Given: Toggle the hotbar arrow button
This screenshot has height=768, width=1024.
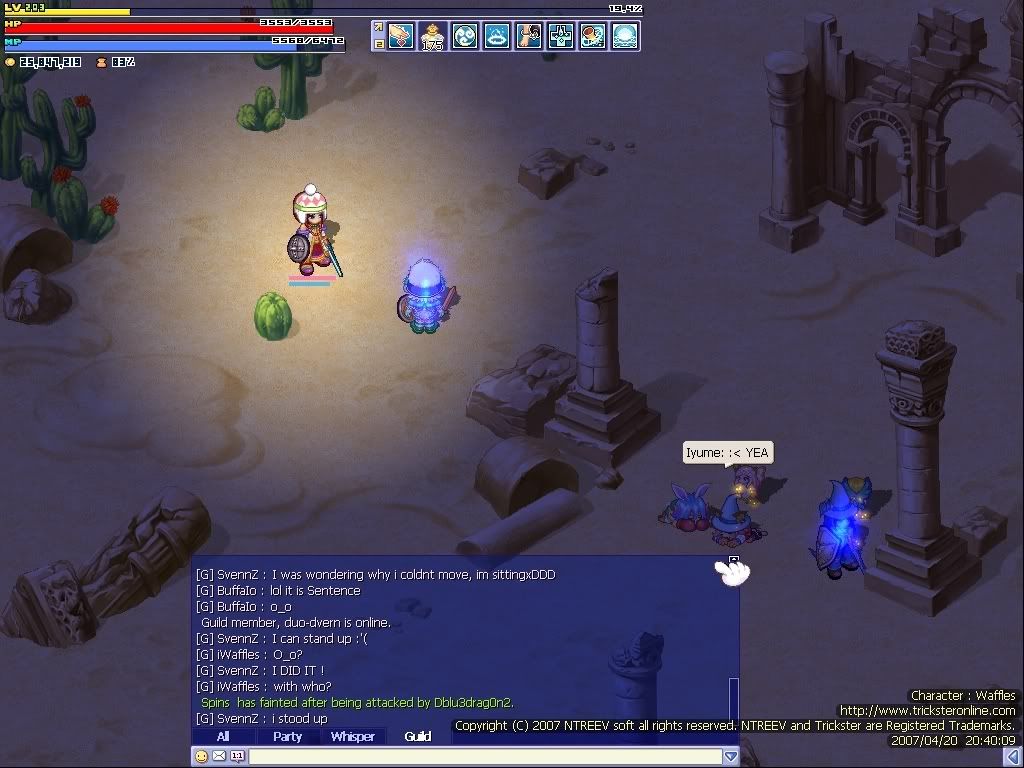Looking at the screenshot, I should (x=379, y=29).
